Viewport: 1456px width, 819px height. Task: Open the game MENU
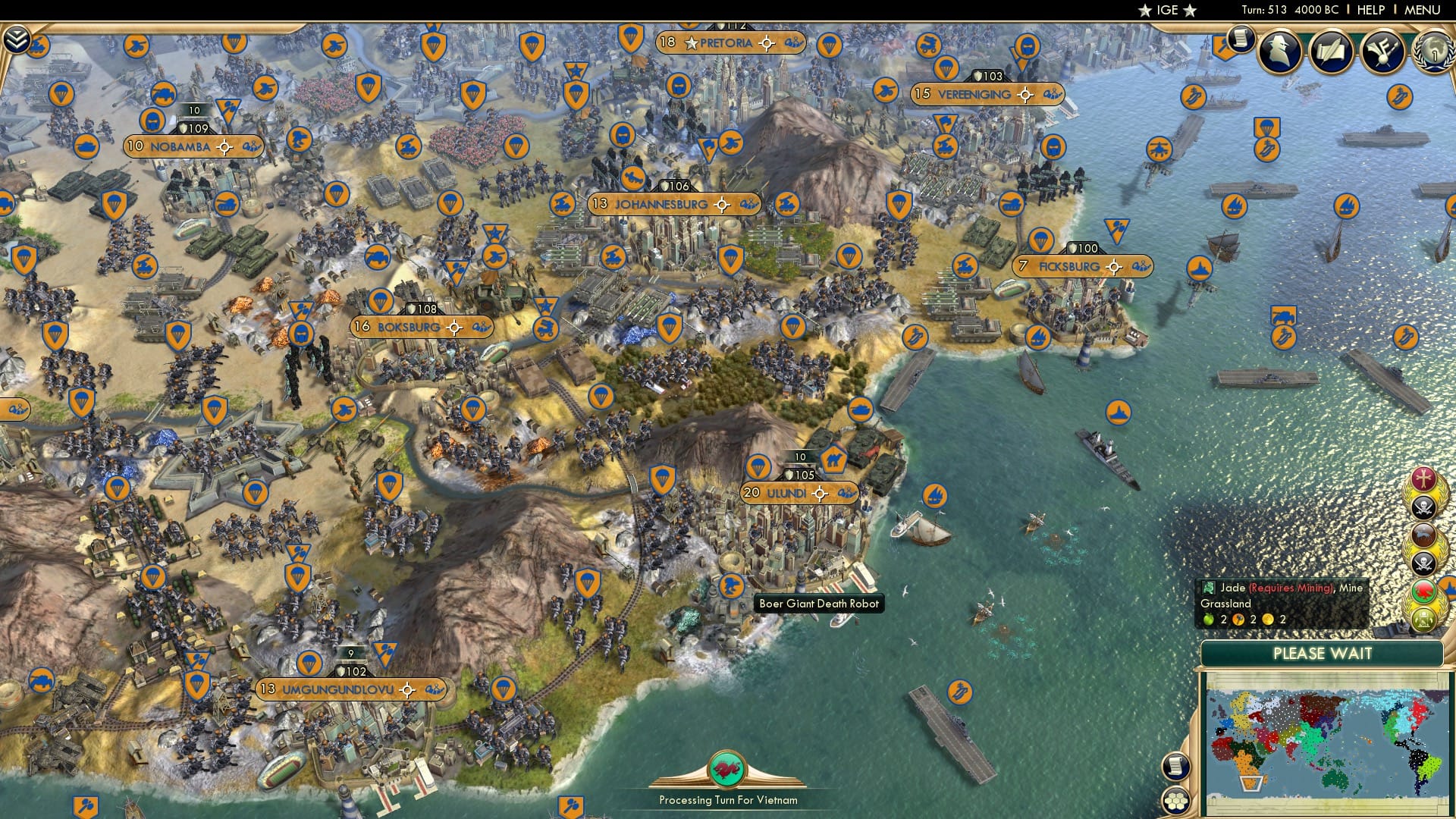pyautogui.click(x=1424, y=10)
